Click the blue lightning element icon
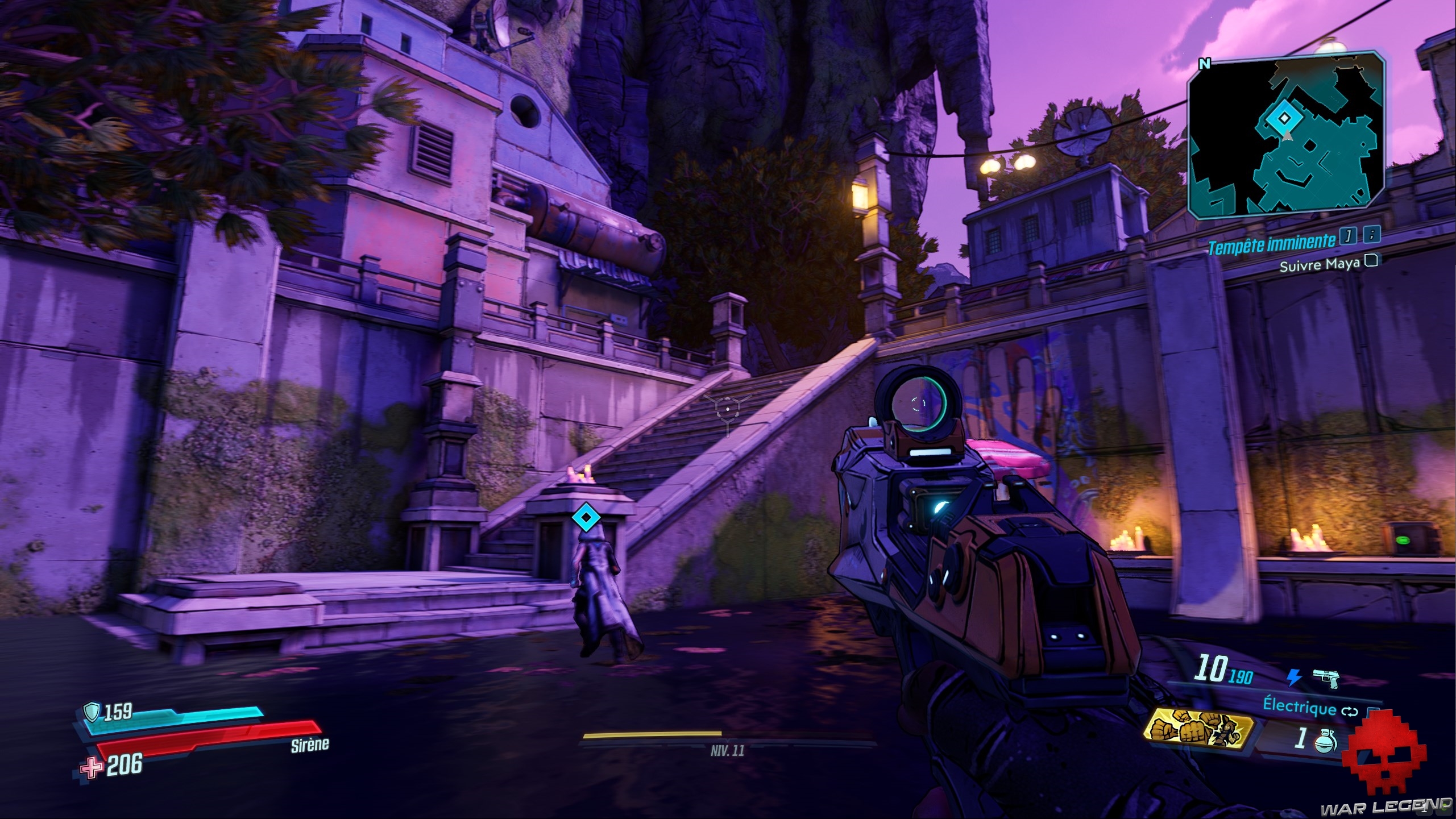Image resolution: width=1456 pixels, height=819 pixels. pyautogui.click(x=1295, y=676)
